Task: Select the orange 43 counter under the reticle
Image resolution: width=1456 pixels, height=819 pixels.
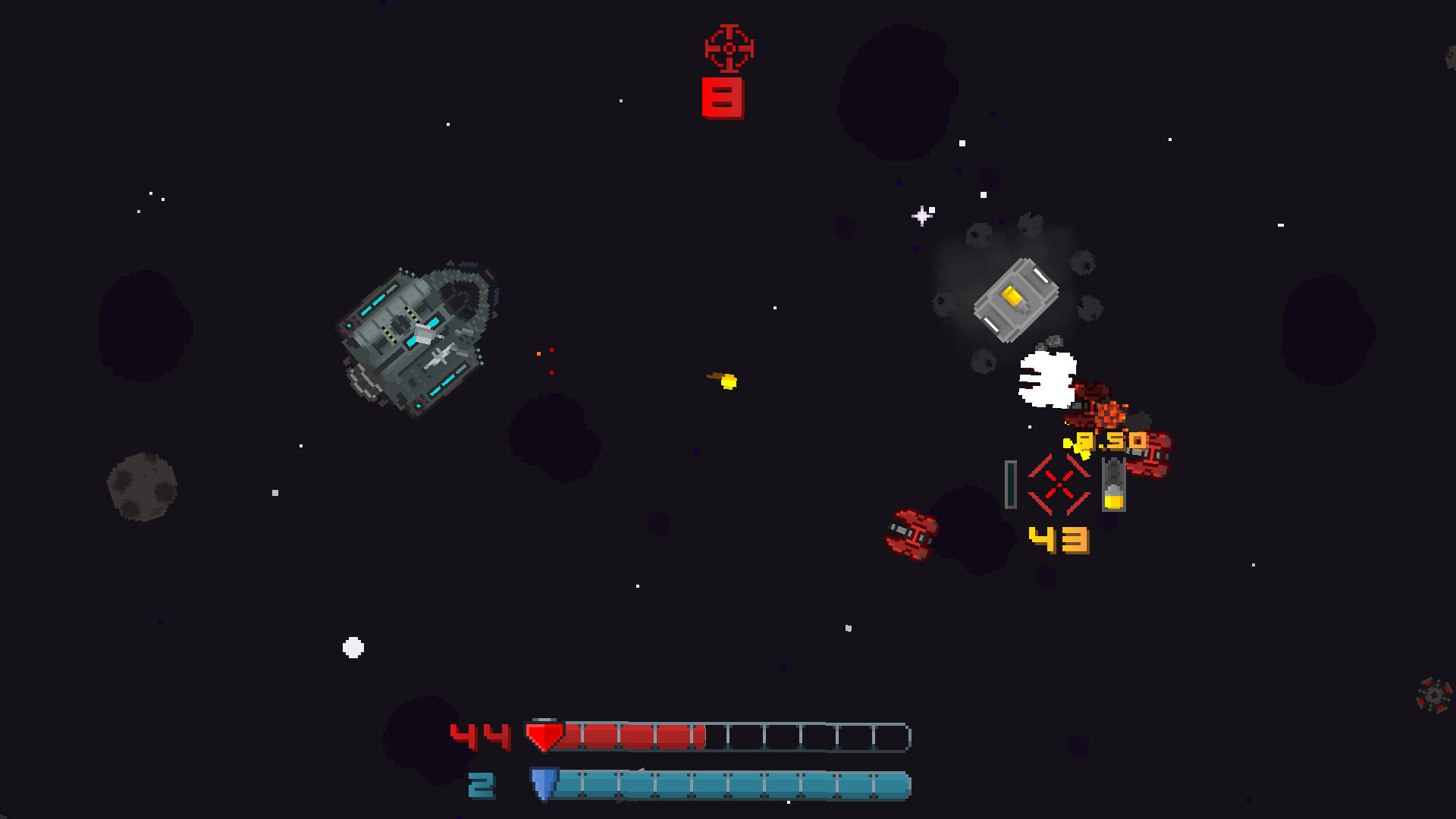Action: pos(1057,540)
